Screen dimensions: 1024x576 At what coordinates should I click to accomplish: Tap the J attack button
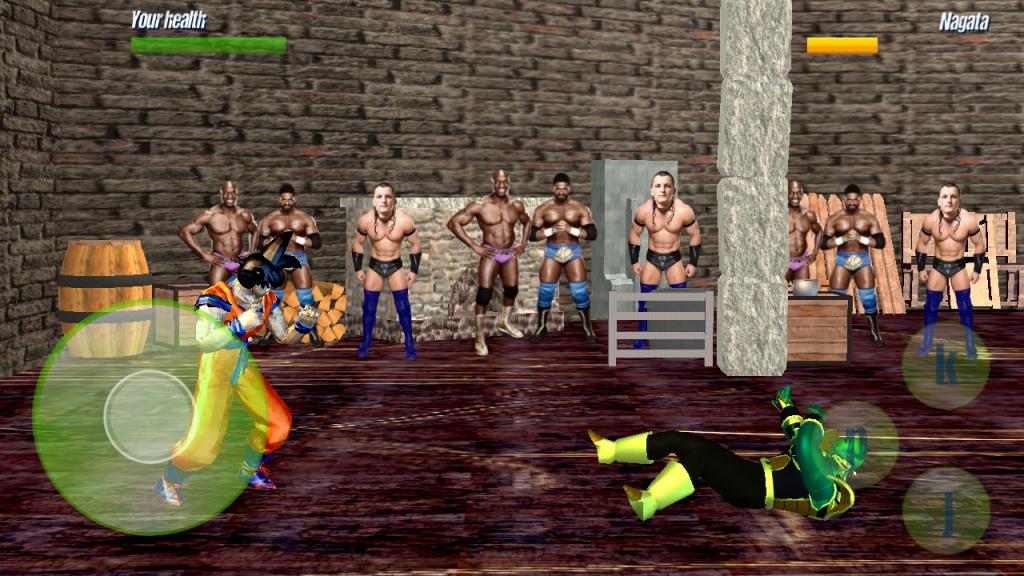click(x=945, y=511)
